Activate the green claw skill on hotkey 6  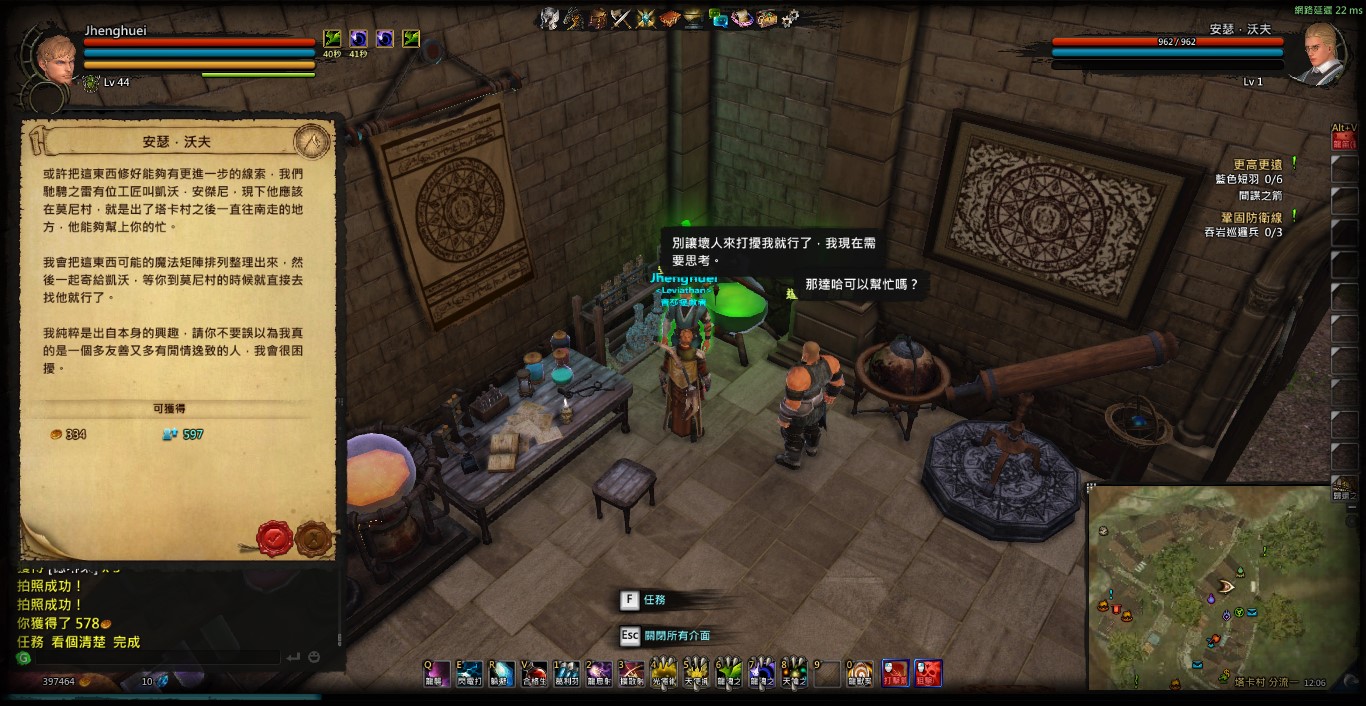coord(728,674)
